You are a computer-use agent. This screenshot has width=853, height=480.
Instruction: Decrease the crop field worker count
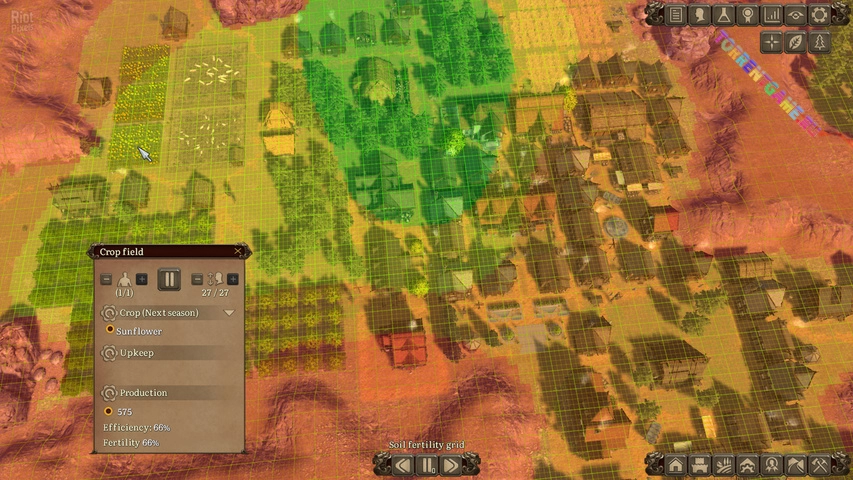107,279
